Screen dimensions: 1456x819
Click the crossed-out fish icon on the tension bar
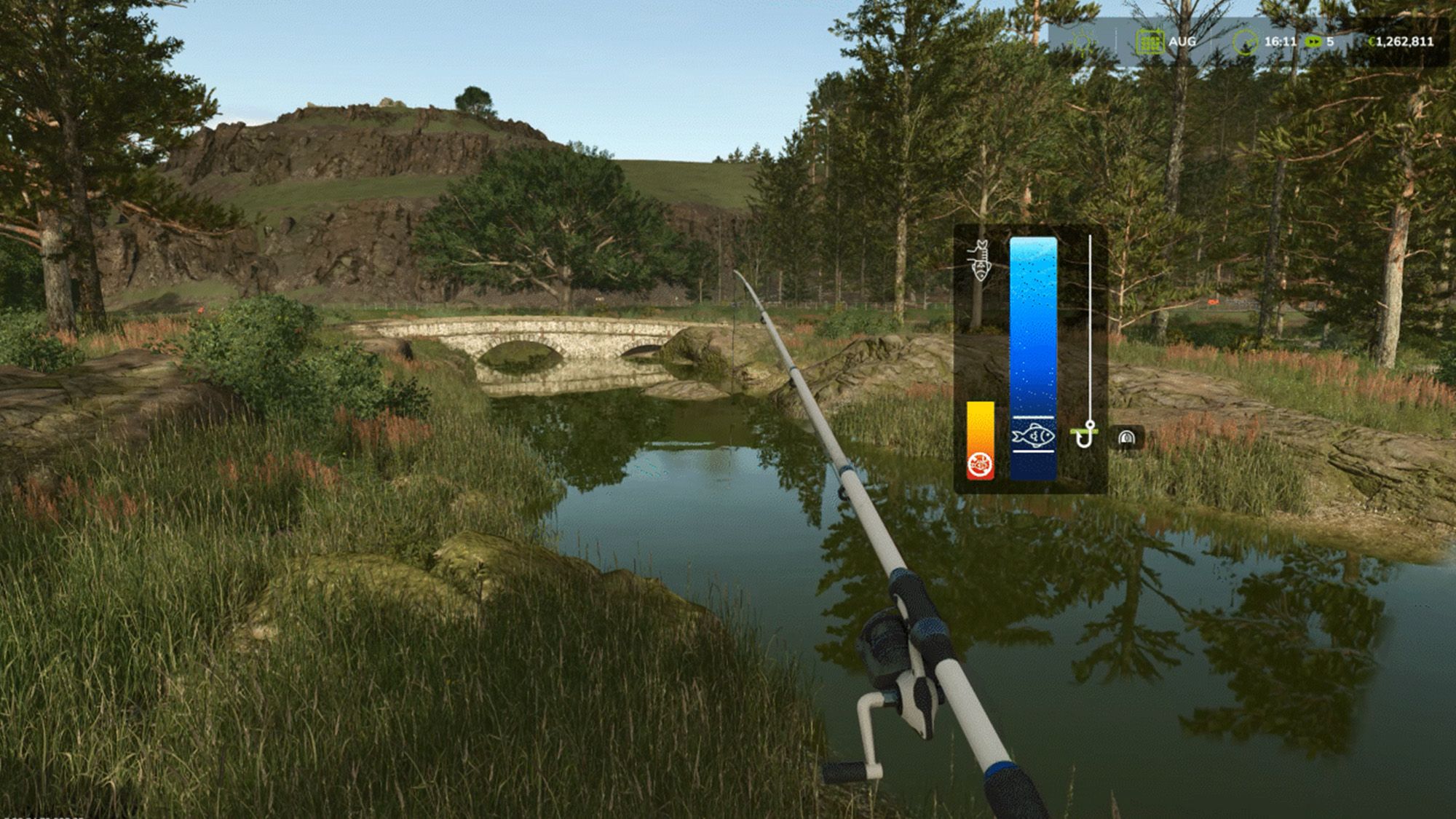[x=981, y=464]
